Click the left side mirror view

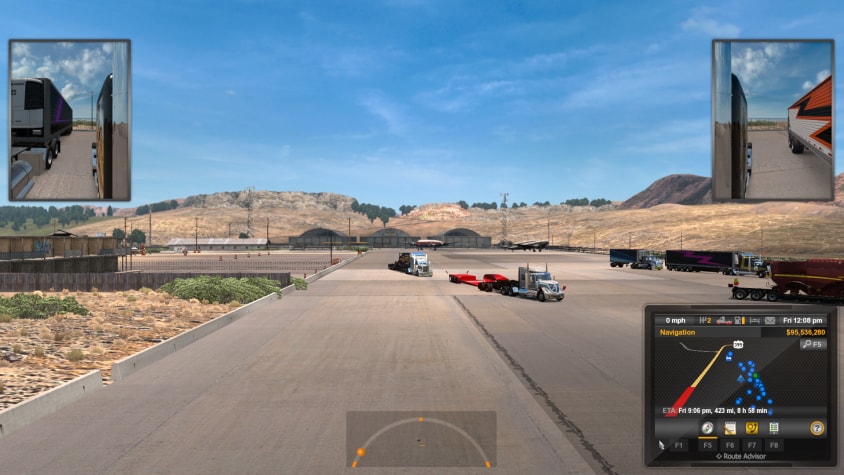70,120
